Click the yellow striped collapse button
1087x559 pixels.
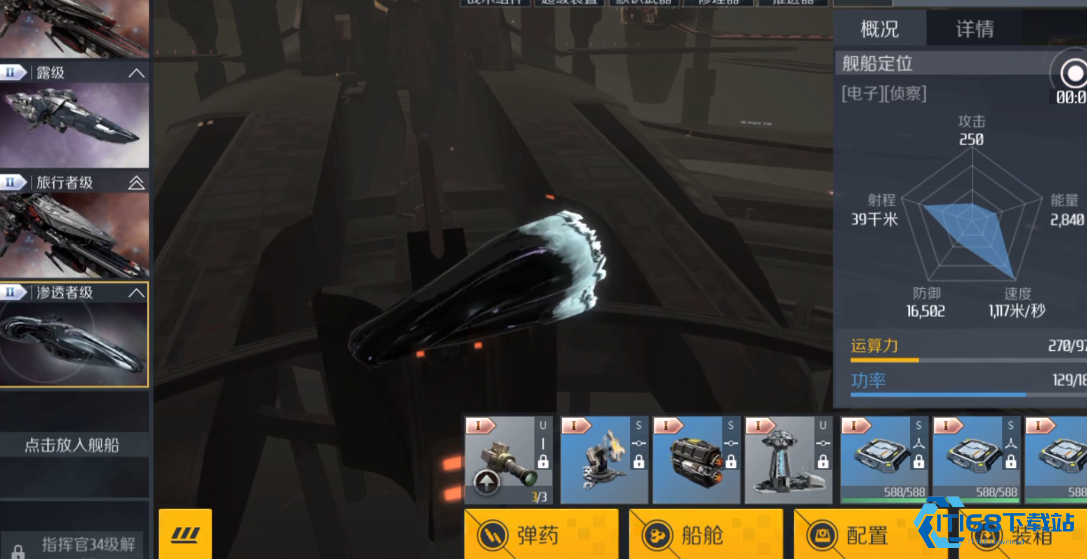click(185, 533)
